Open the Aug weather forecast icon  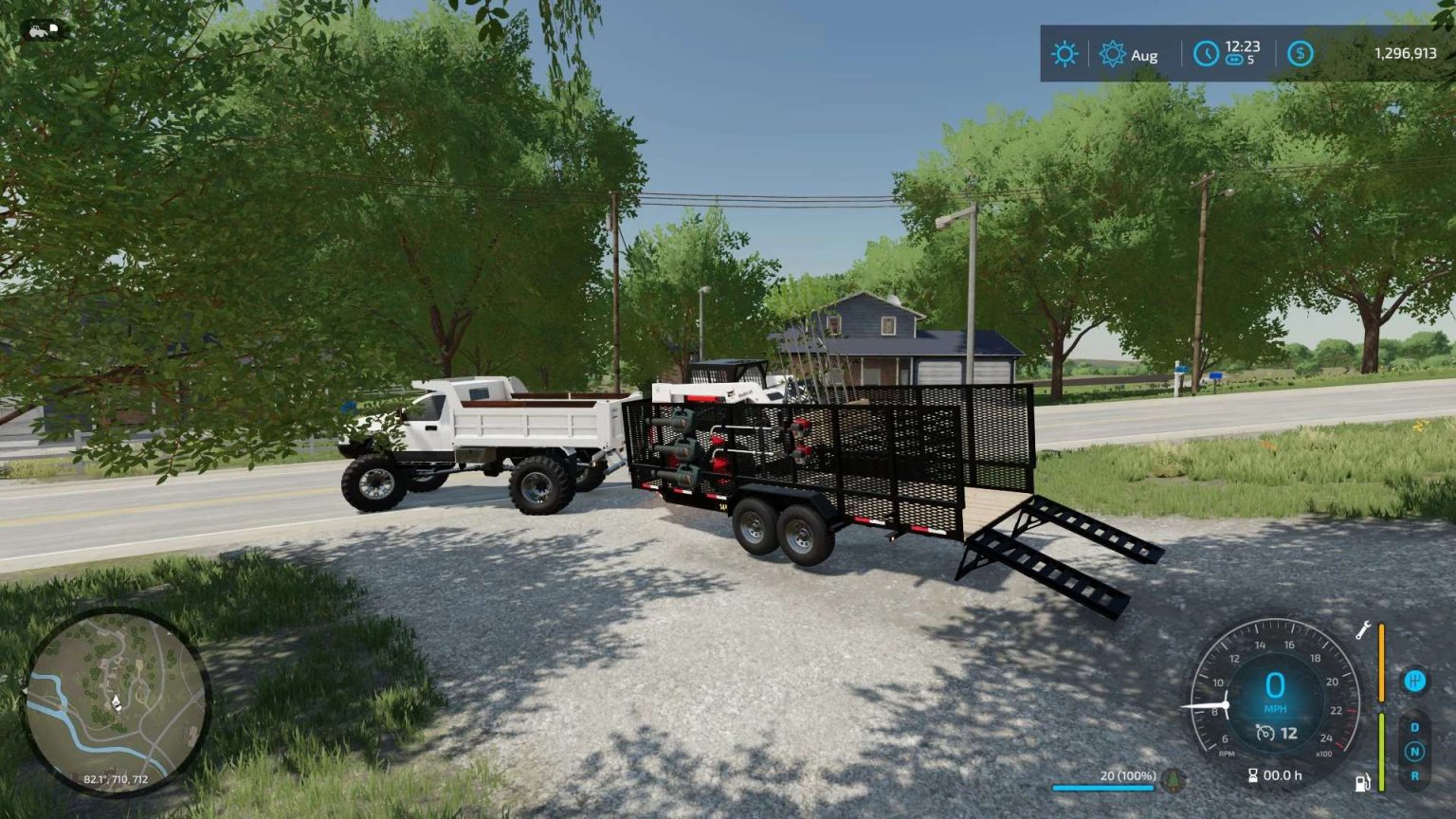pyautogui.click(x=1112, y=54)
